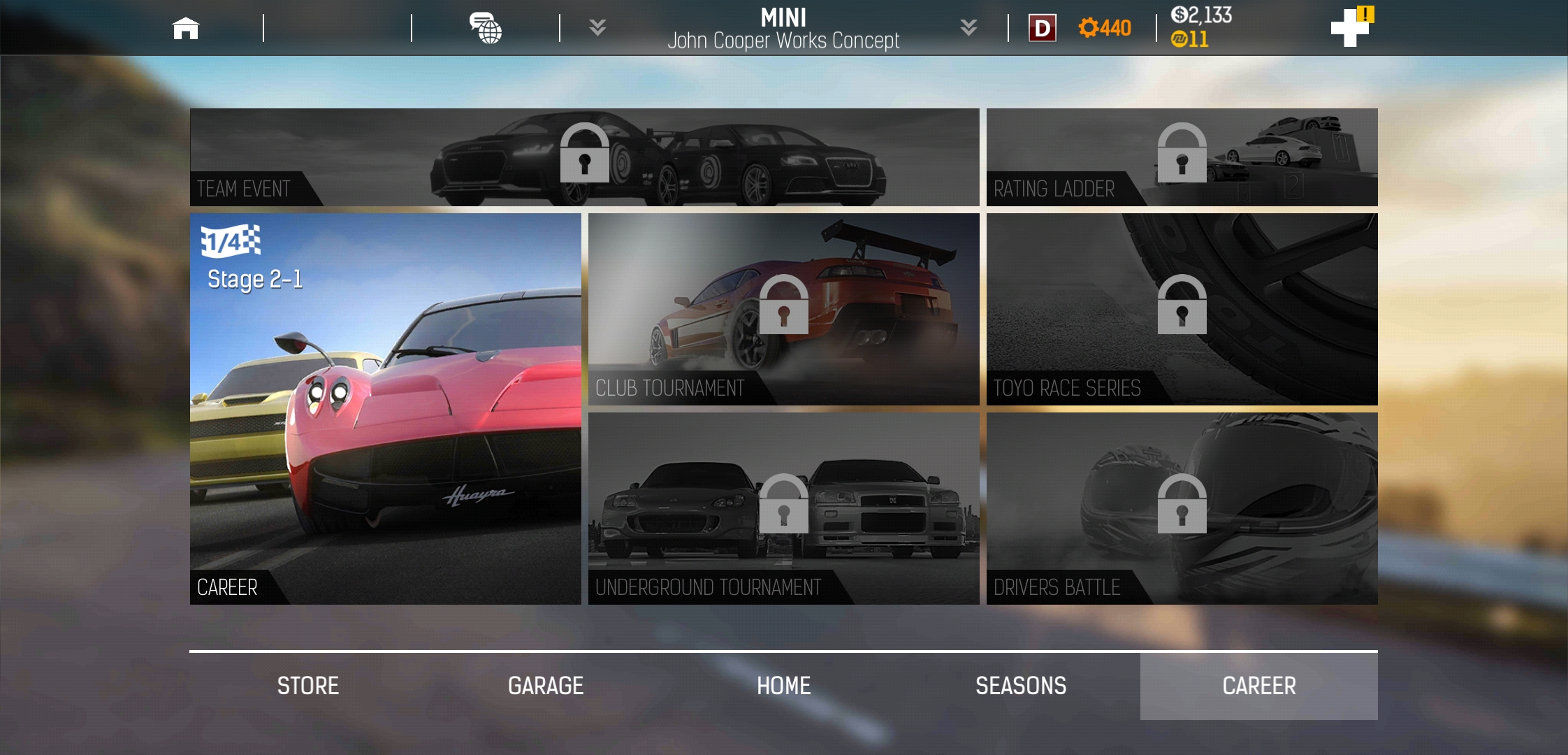Image resolution: width=1568 pixels, height=755 pixels.
Task: Select the locked Toyo Race Series tile
Action: pyautogui.click(x=1182, y=309)
